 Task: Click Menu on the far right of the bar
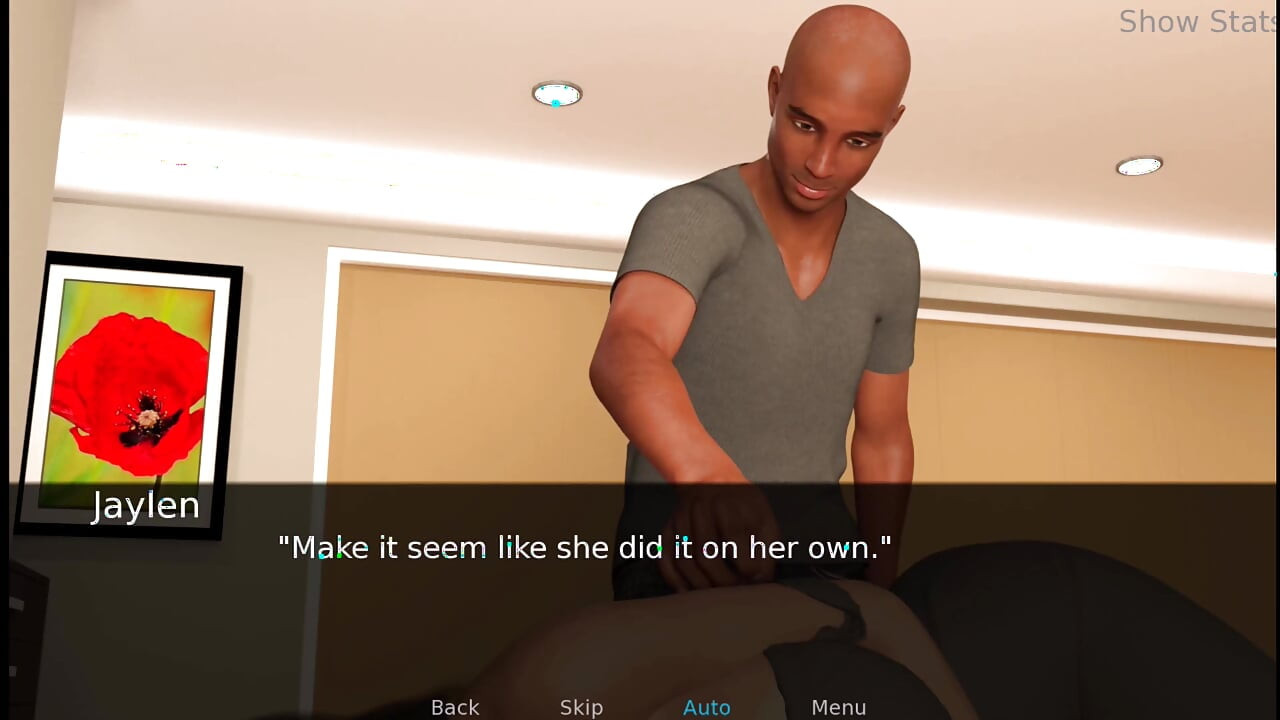coord(839,707)
